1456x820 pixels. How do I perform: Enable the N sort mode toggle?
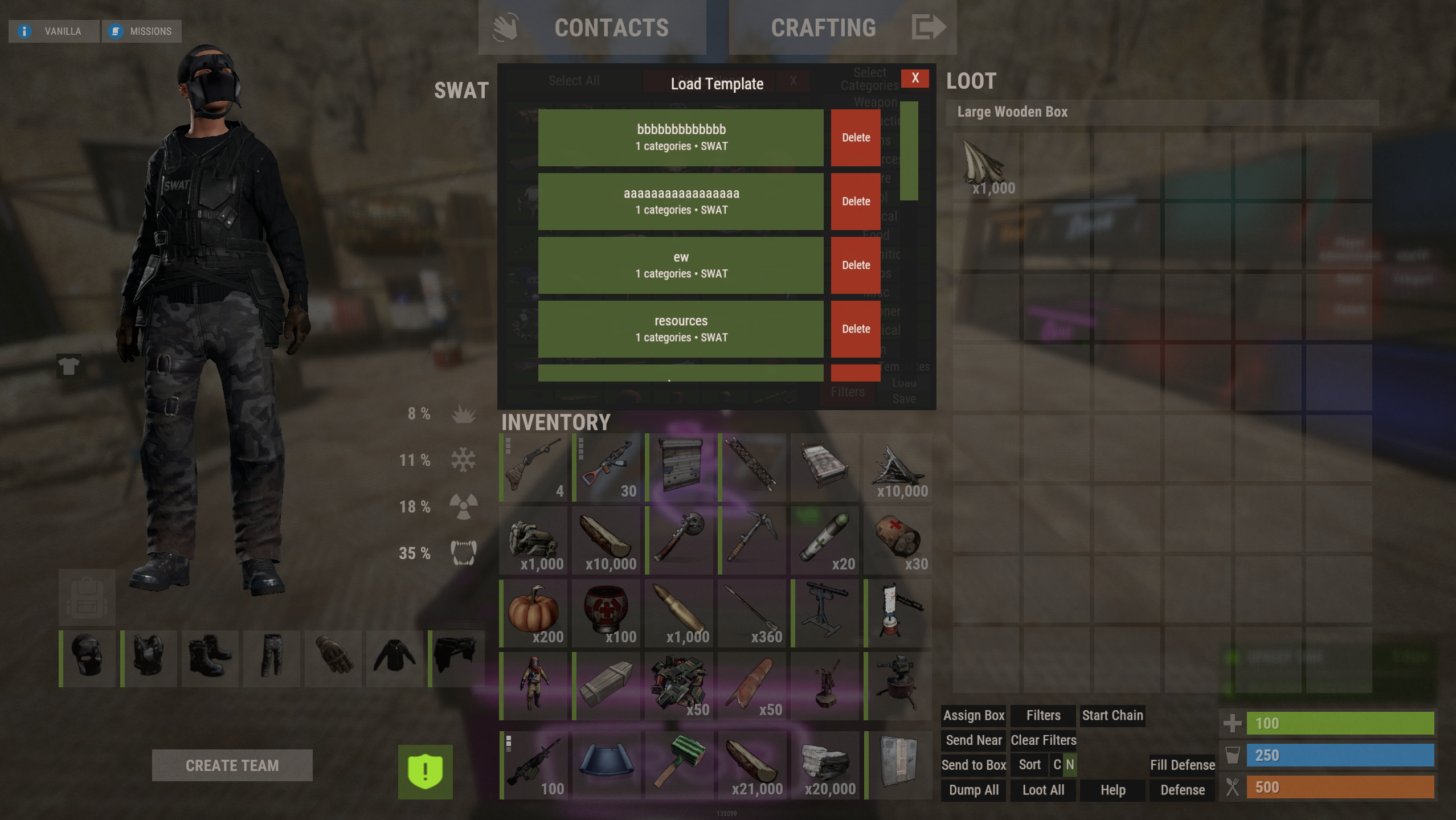pos(1071,765)
